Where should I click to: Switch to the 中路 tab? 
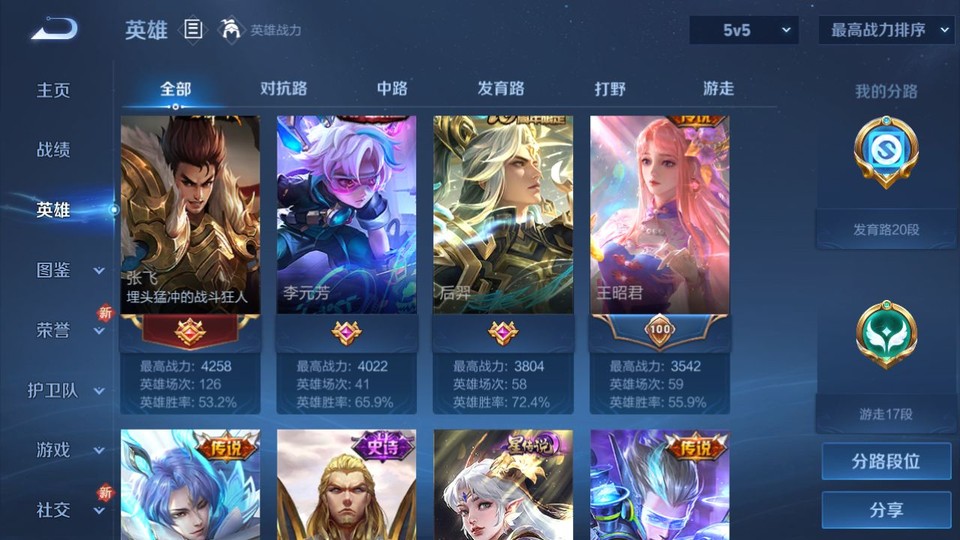point(392,88)
